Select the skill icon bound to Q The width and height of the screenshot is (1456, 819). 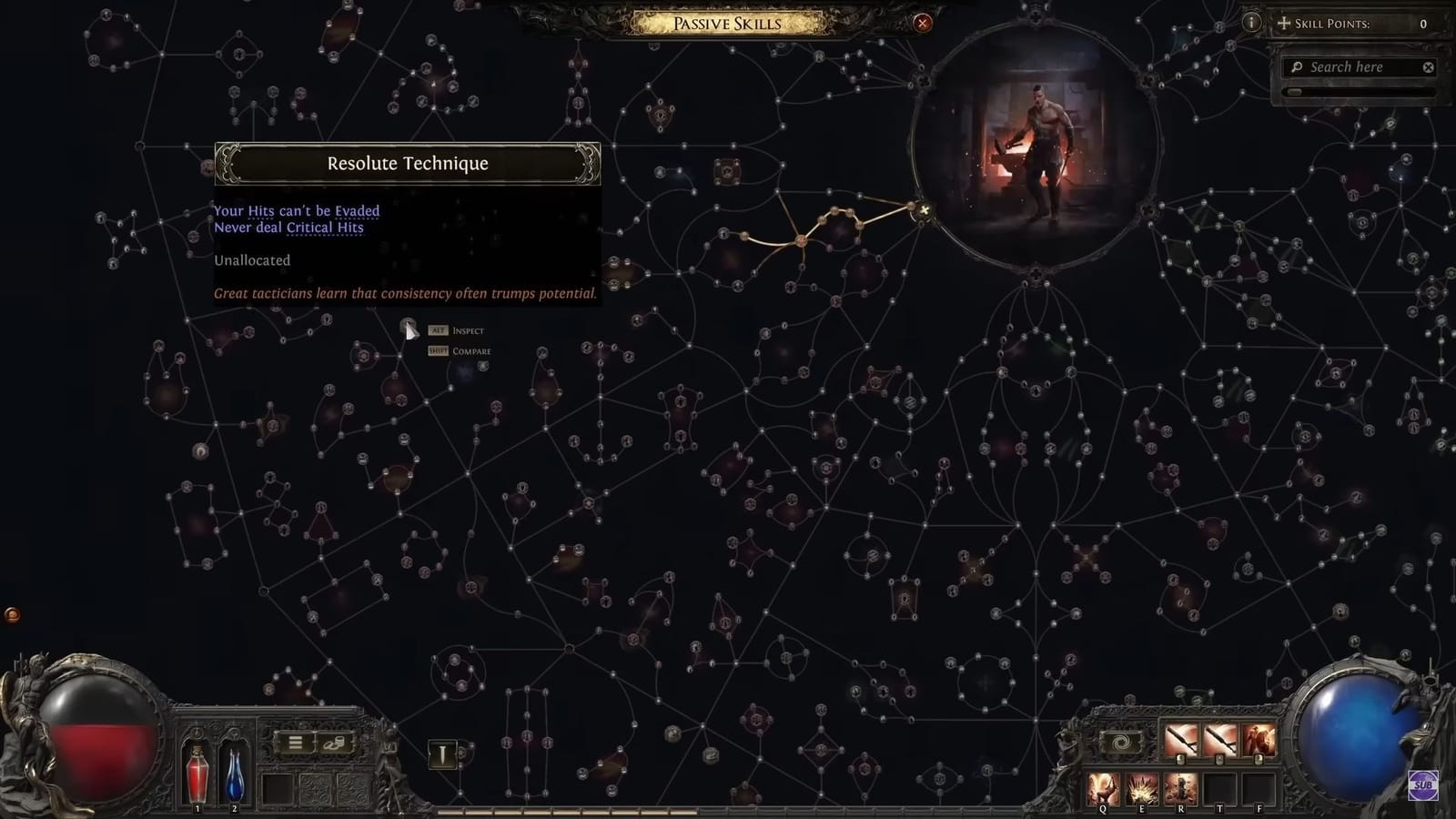[x=1102, y=786]
